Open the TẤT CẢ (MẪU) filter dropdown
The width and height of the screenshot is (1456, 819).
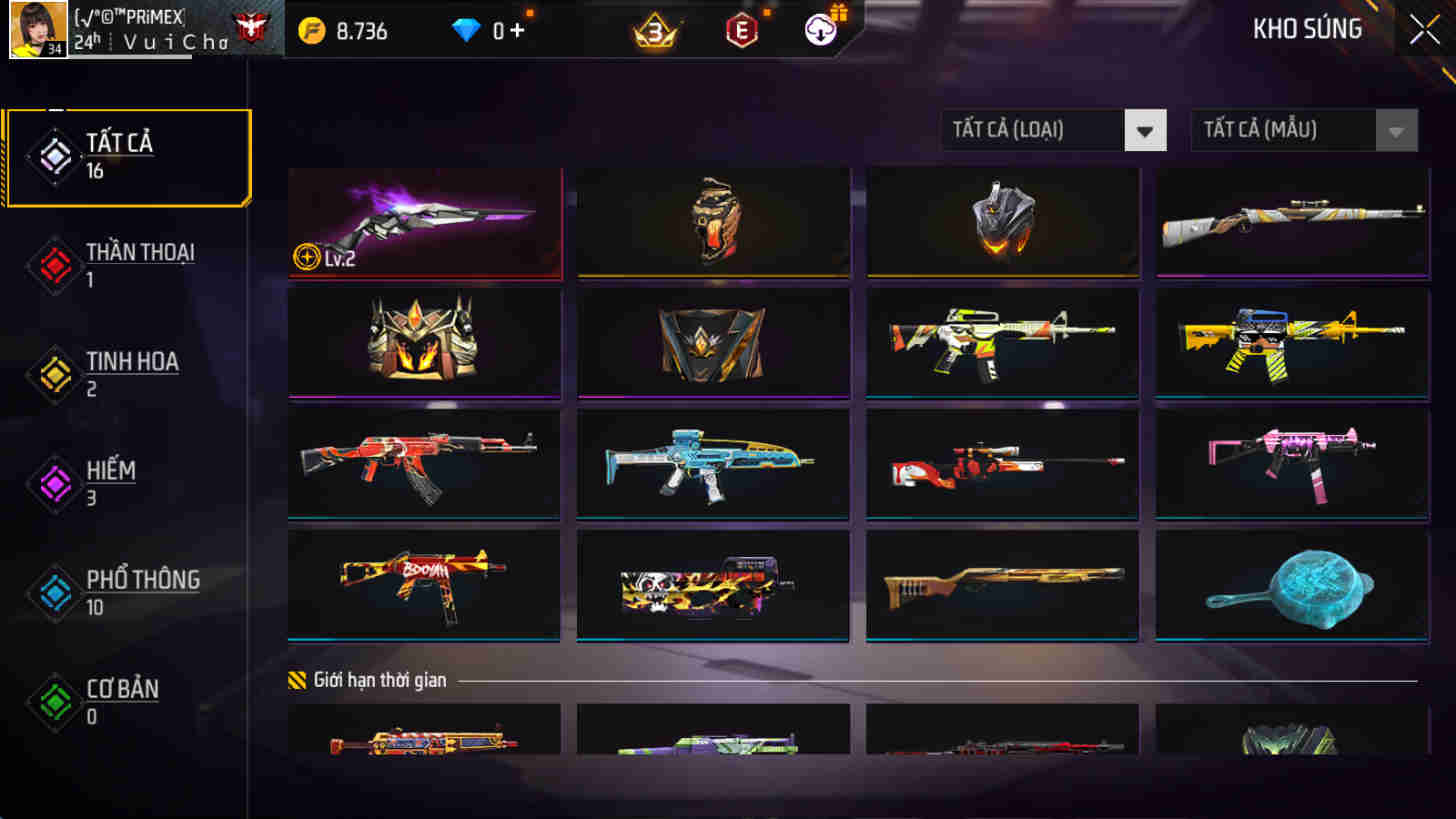click(x=1302, y=130)
